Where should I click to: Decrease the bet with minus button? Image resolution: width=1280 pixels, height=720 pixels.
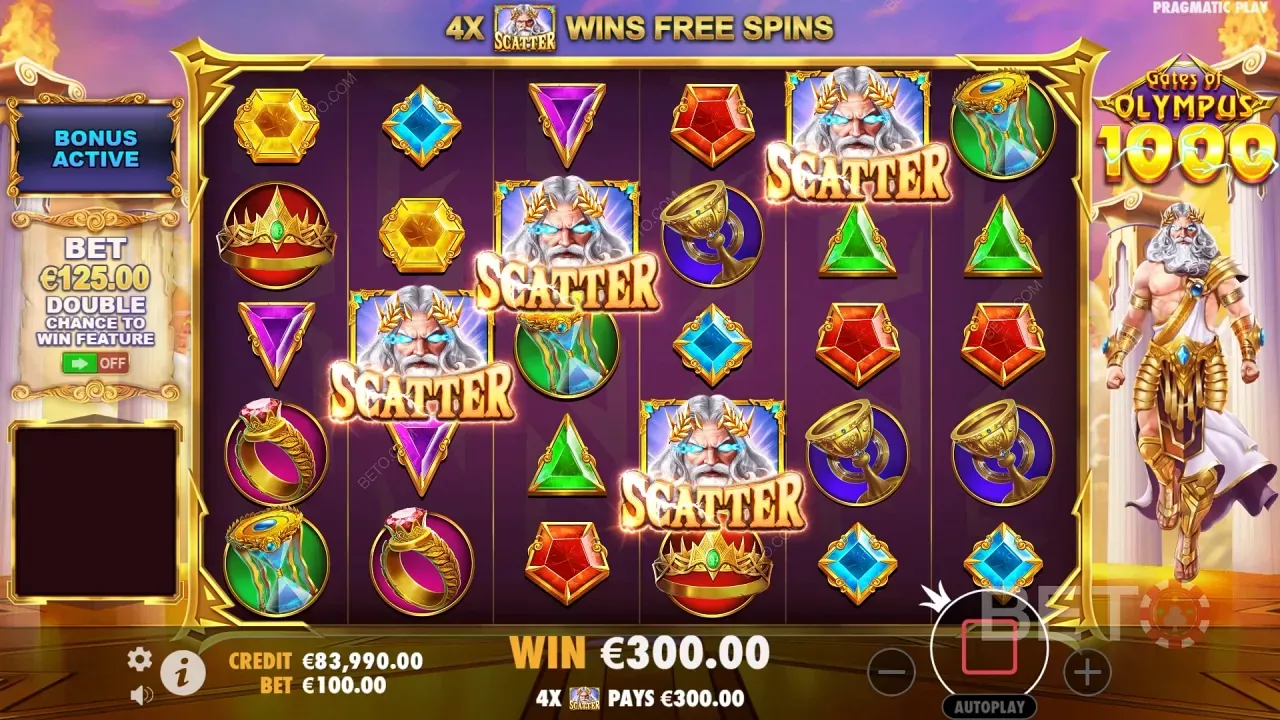pos(891,672)
